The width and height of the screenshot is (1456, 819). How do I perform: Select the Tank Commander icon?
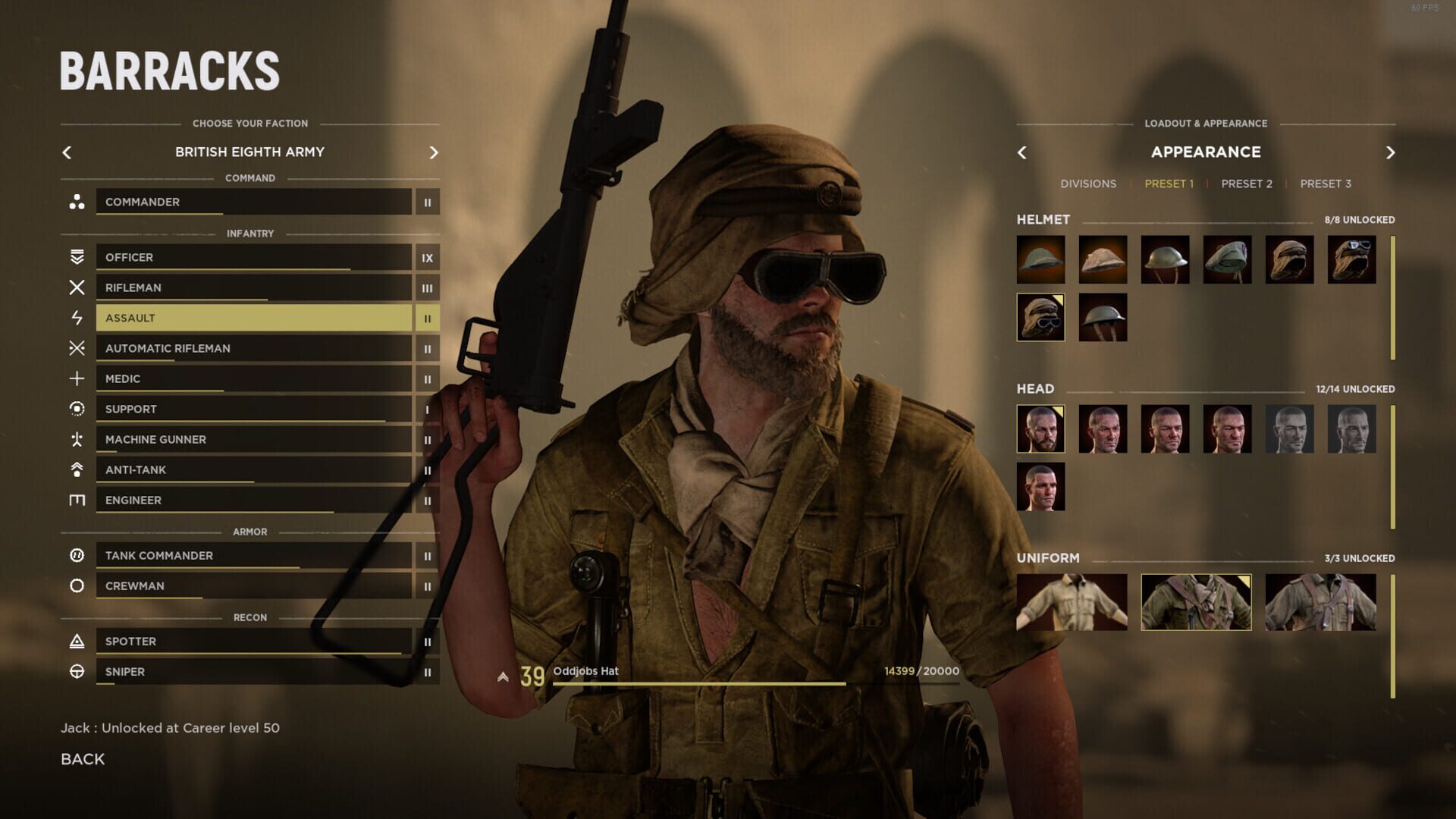pyautogui.click(x=77, y=555)
